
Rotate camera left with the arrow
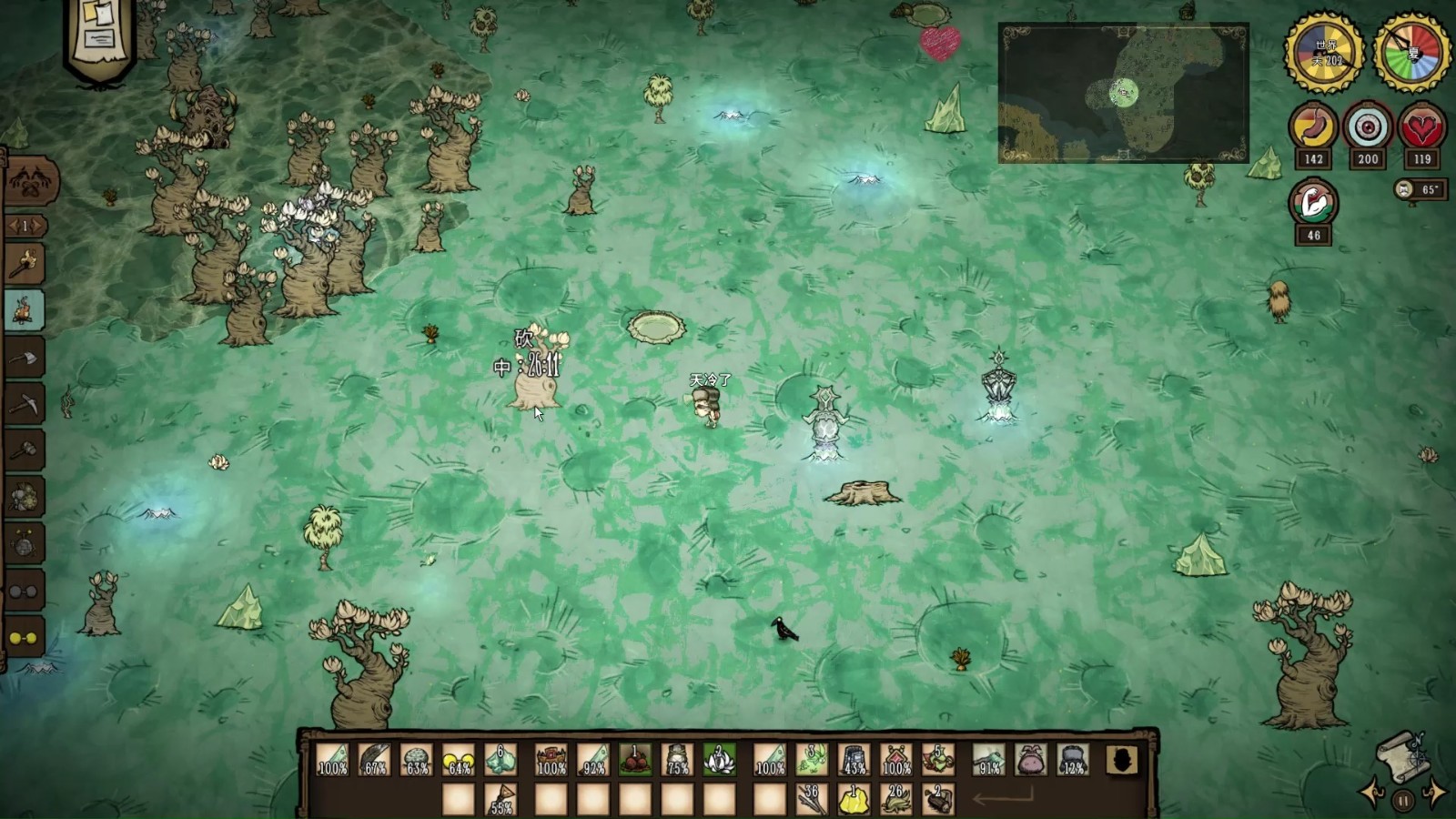coord(1371,793)
